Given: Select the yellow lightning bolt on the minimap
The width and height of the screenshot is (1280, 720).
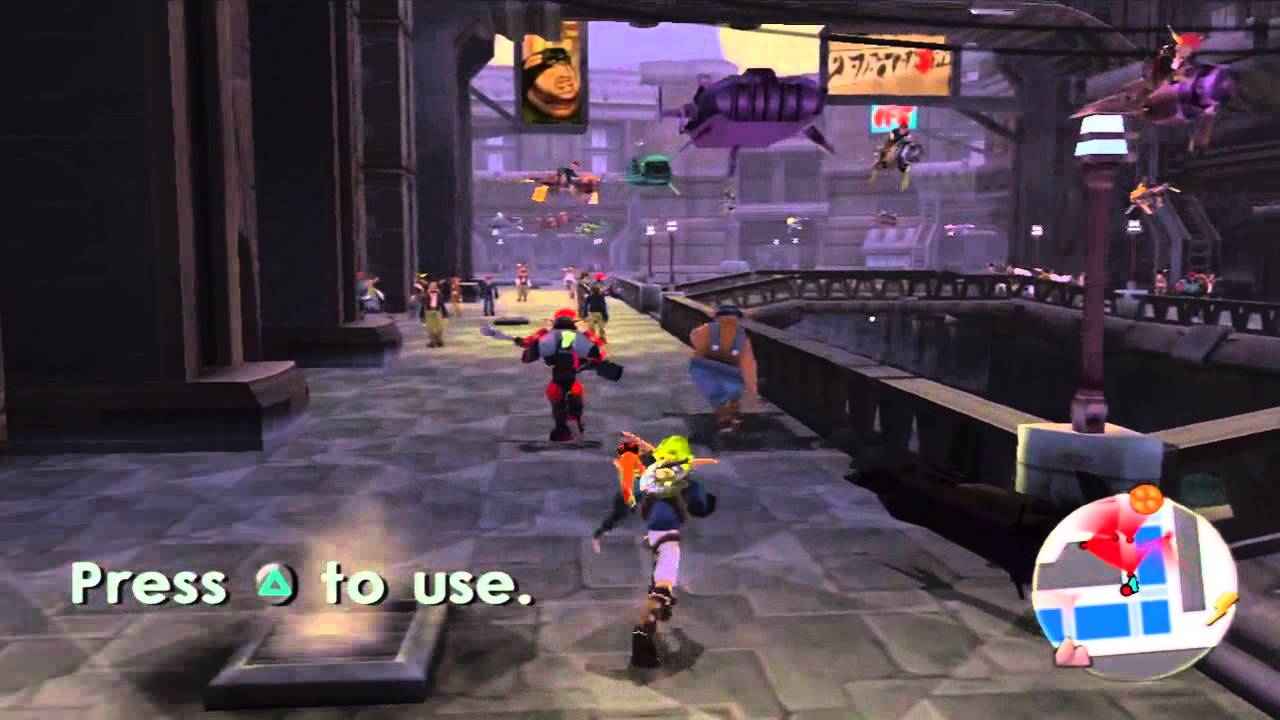Looking at the screenshot, I should [x=1220, y=608].
